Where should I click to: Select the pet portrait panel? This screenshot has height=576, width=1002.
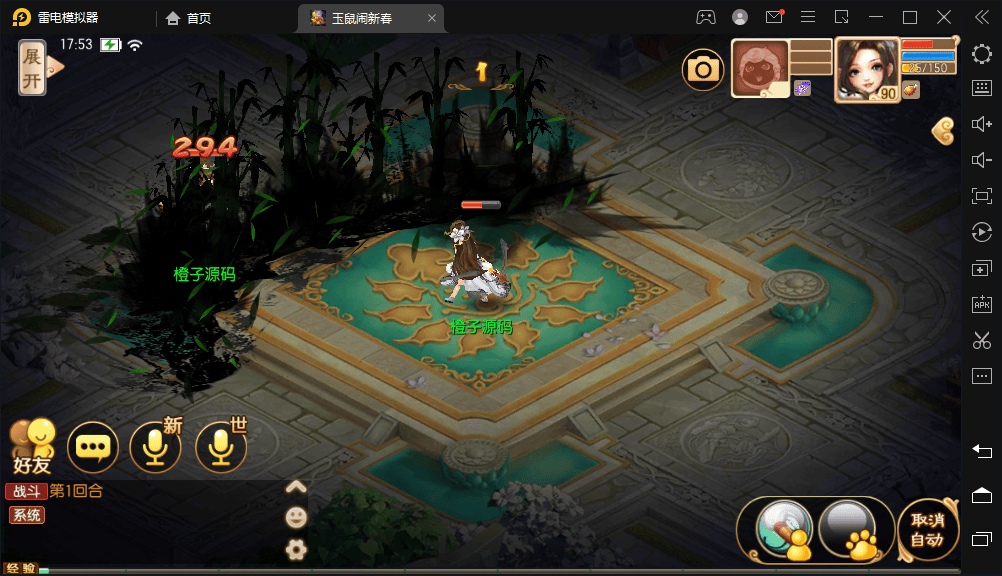point(760,68)
